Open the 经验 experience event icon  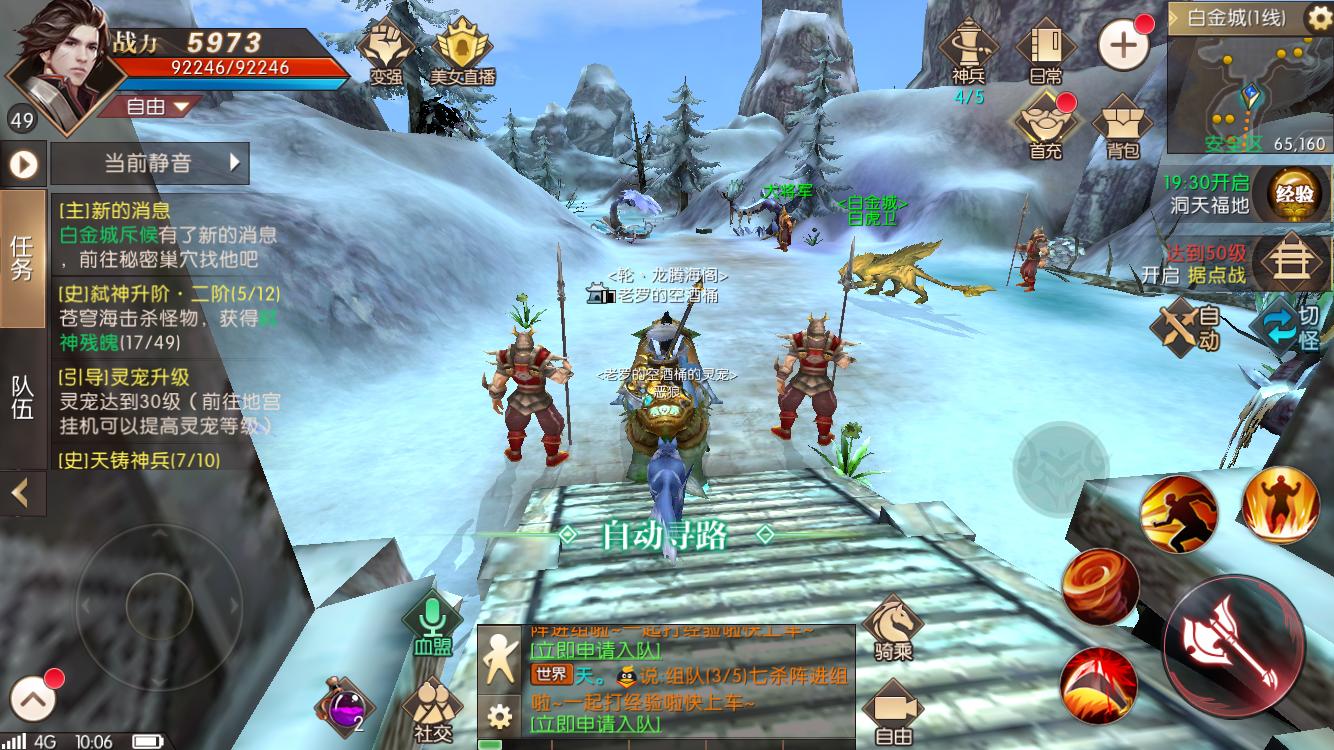1290,194
